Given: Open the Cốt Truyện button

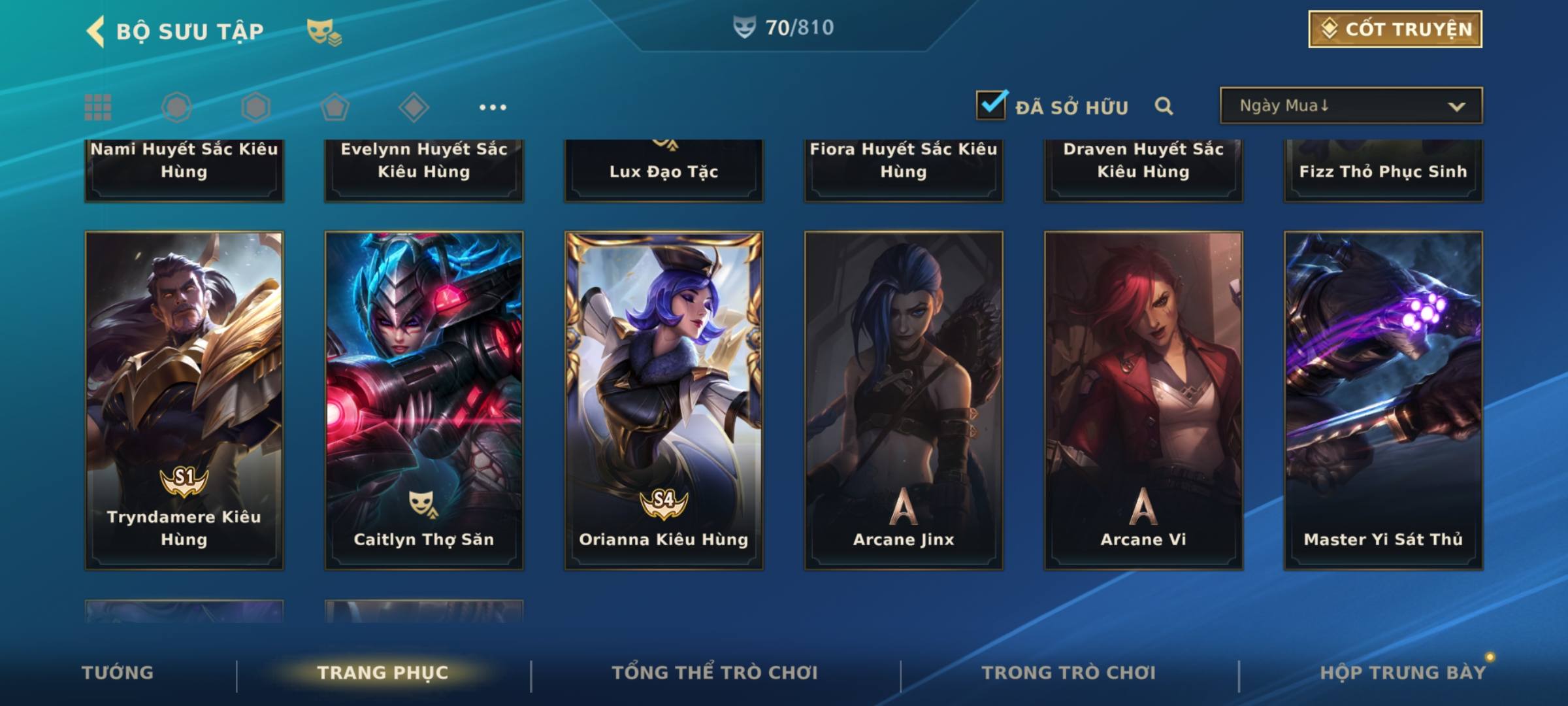Looking at the screenshot, I should (1395, 29).
